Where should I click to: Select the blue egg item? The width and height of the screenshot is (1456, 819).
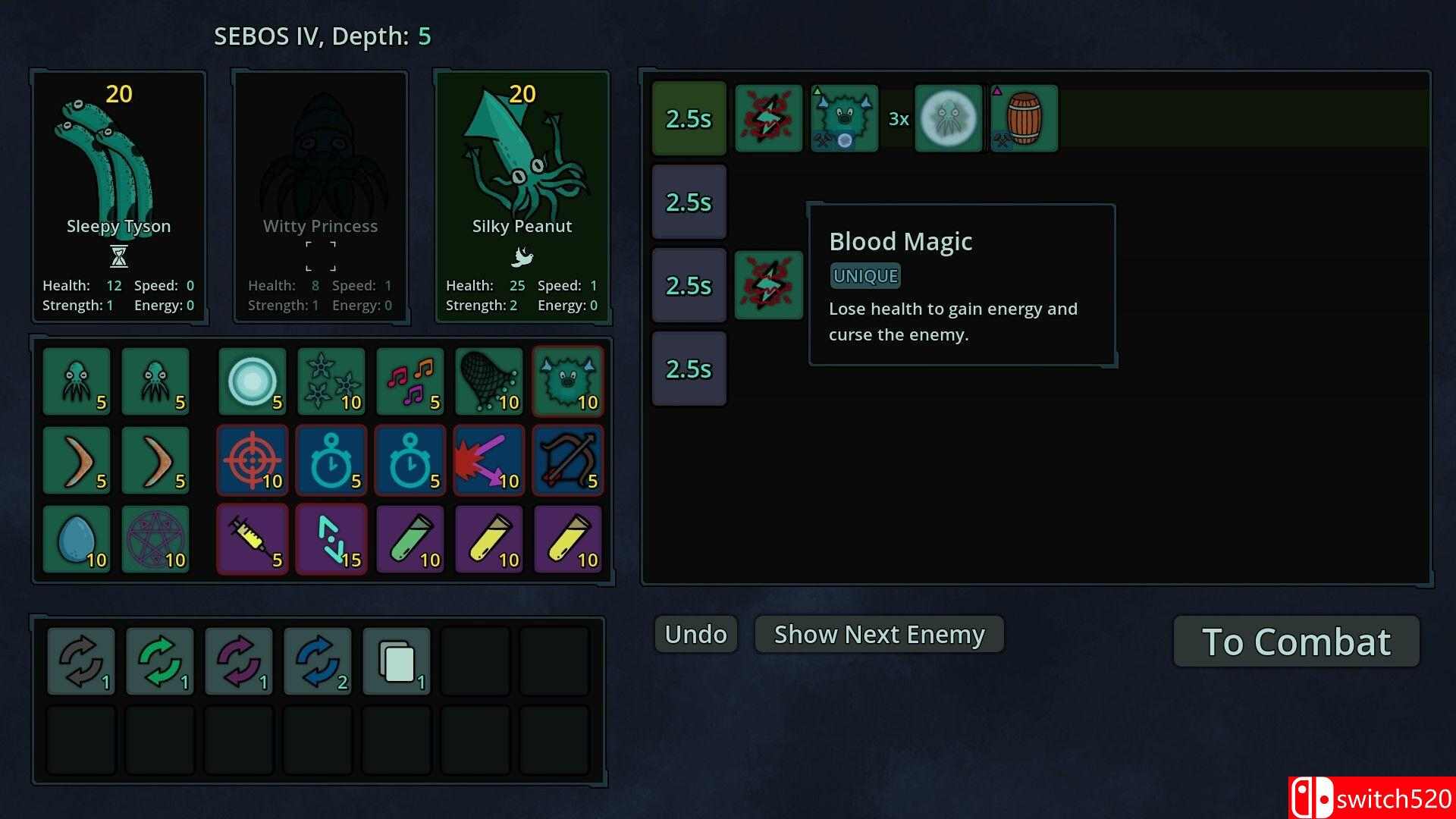coord(77,539)
